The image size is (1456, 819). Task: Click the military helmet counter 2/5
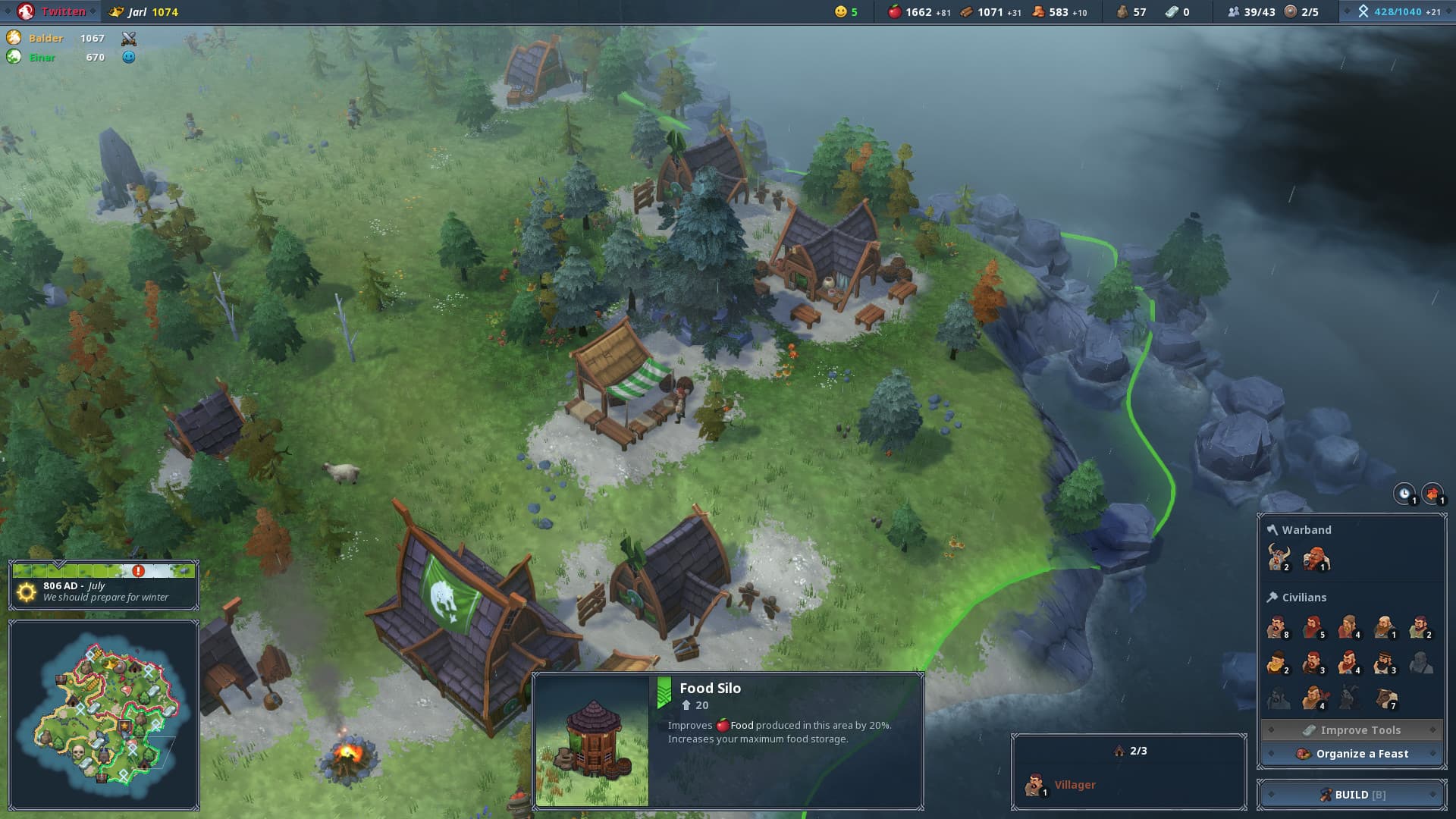1289,12
